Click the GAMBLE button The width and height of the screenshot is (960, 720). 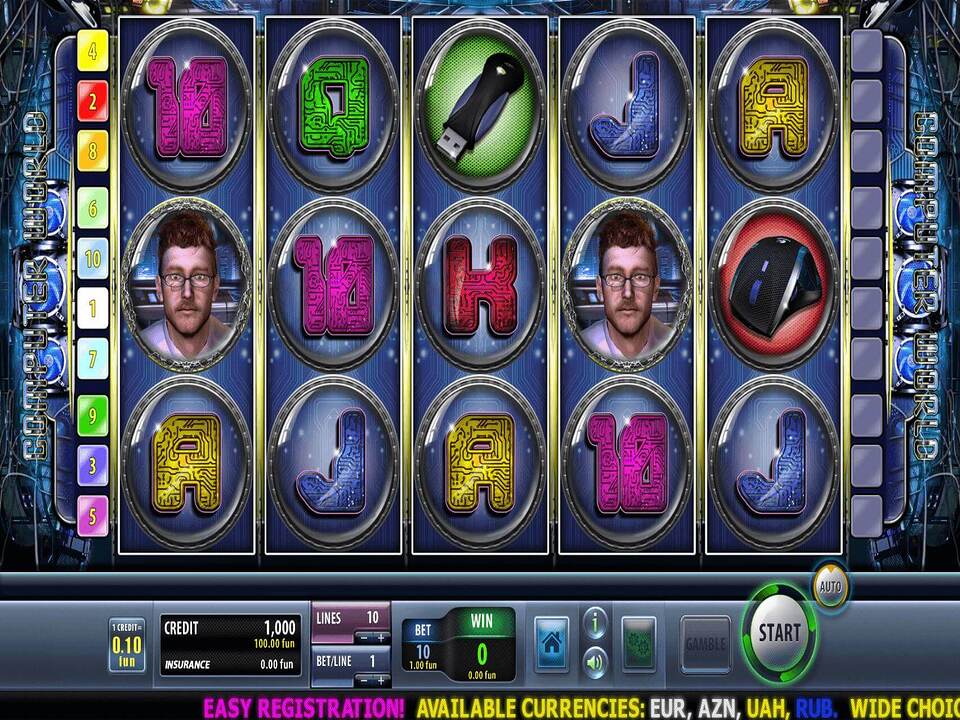(x=705, y=641)
